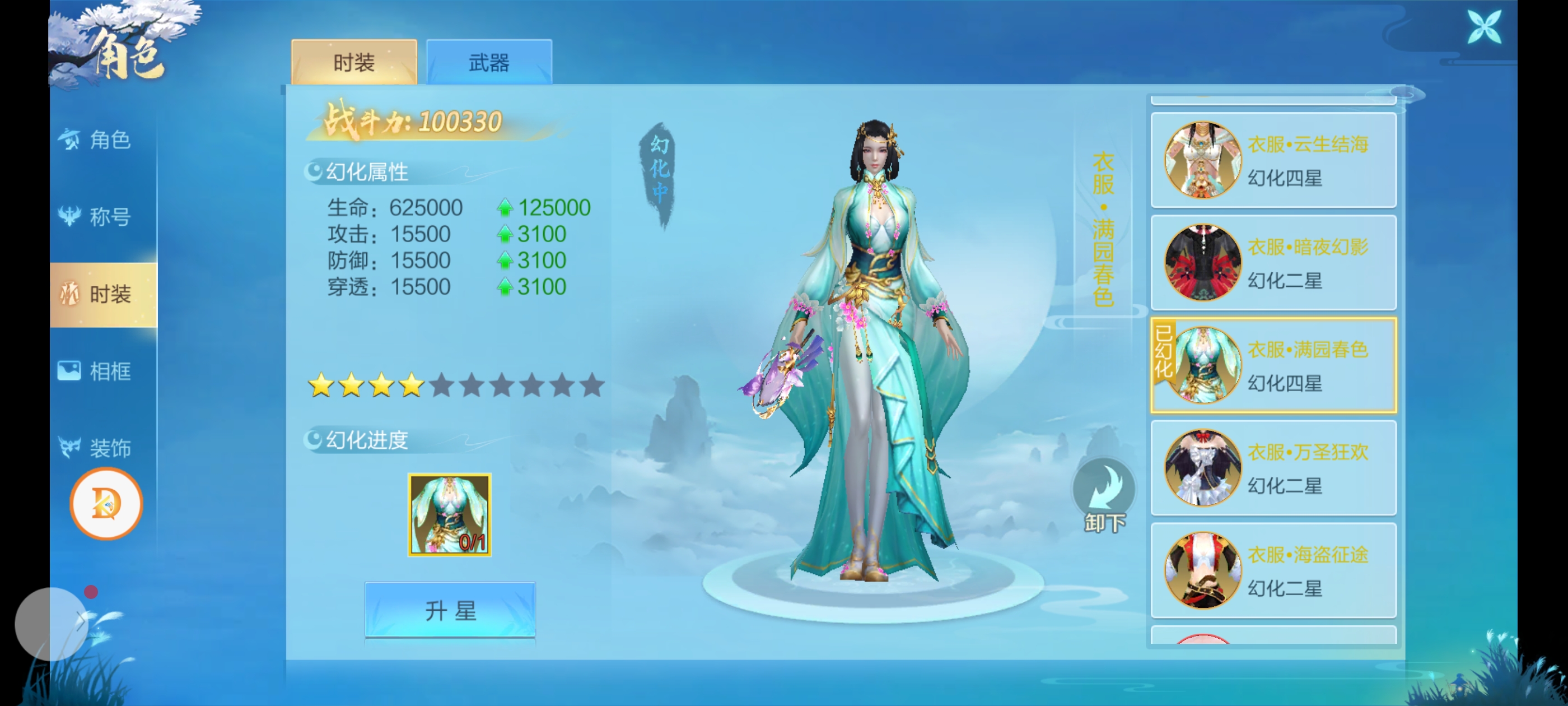This screenshot has width=1568, height=706.
Task: Close the character panel with the butterfly icon
Action: pyautogui.click(x=1483, y=27)
